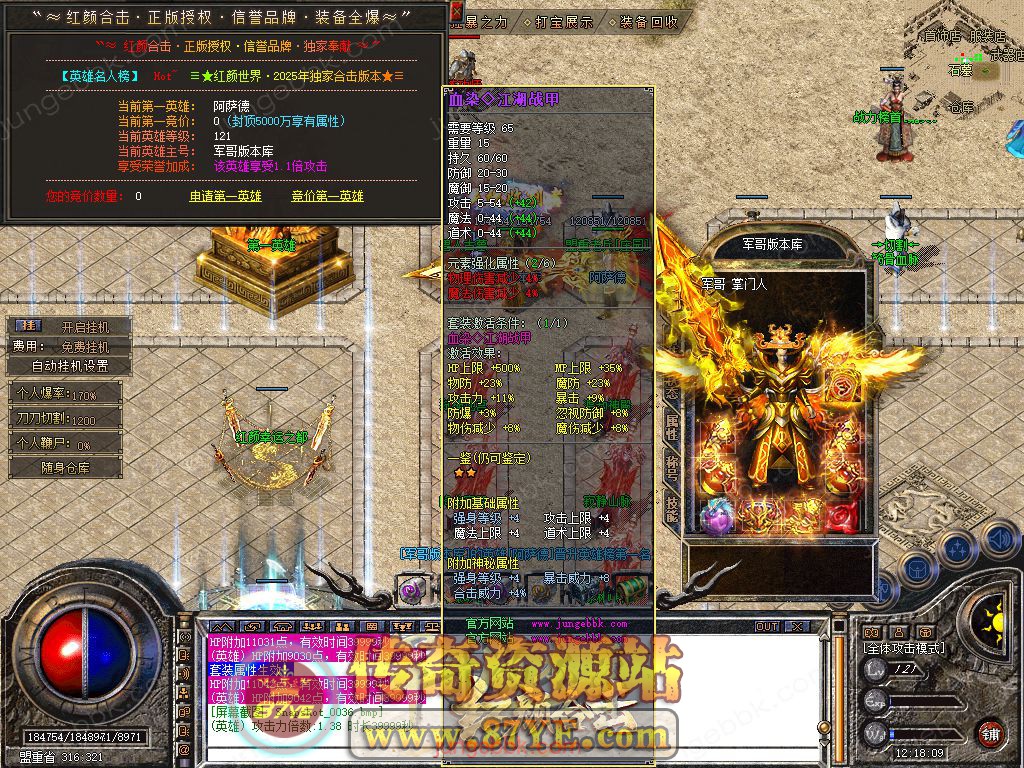Open the 自动挂机设置 auto-battle settings
This screenshot has height=768, width=1024.
click(x=70, y=366)
